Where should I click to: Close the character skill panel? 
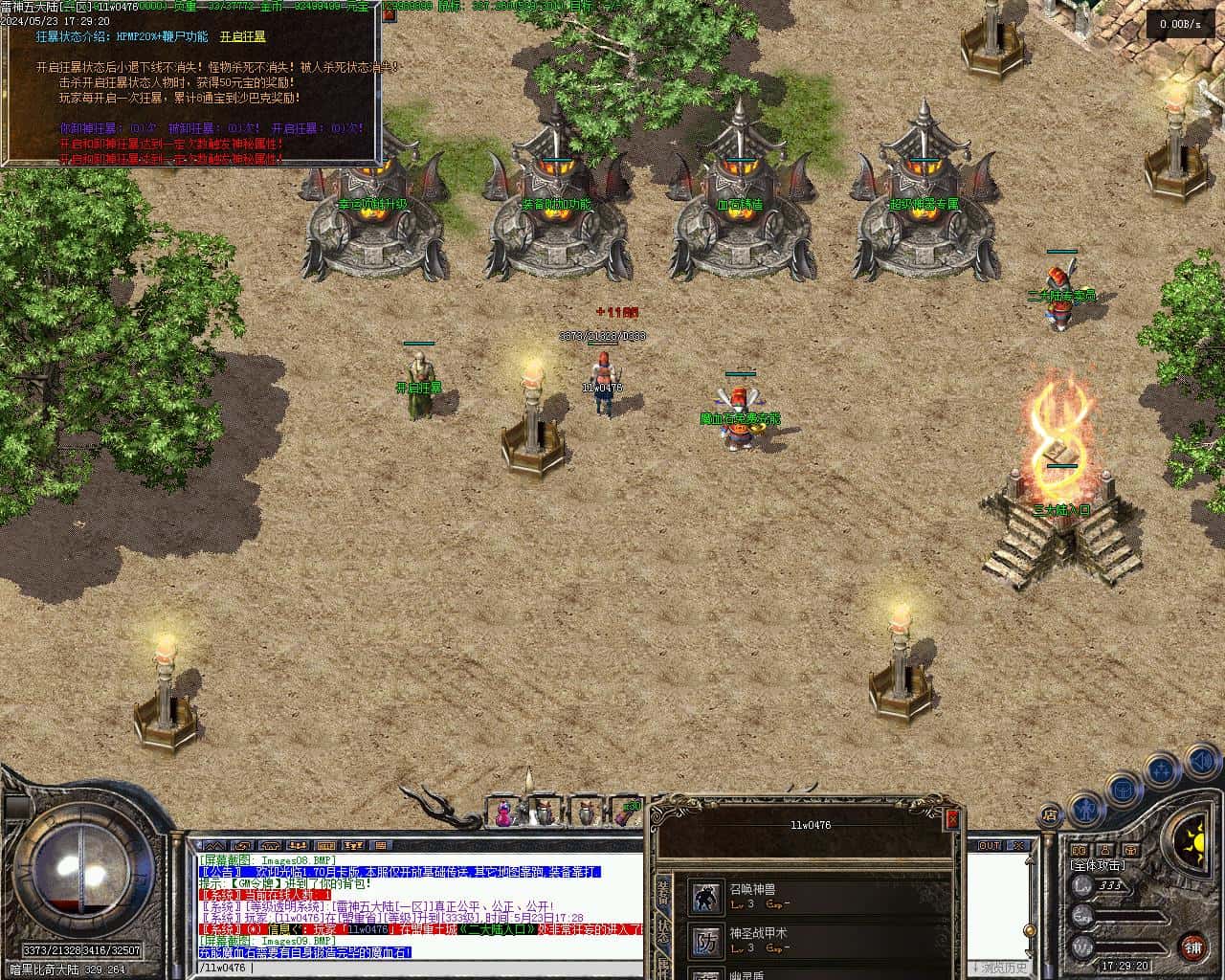pos(951,819)
